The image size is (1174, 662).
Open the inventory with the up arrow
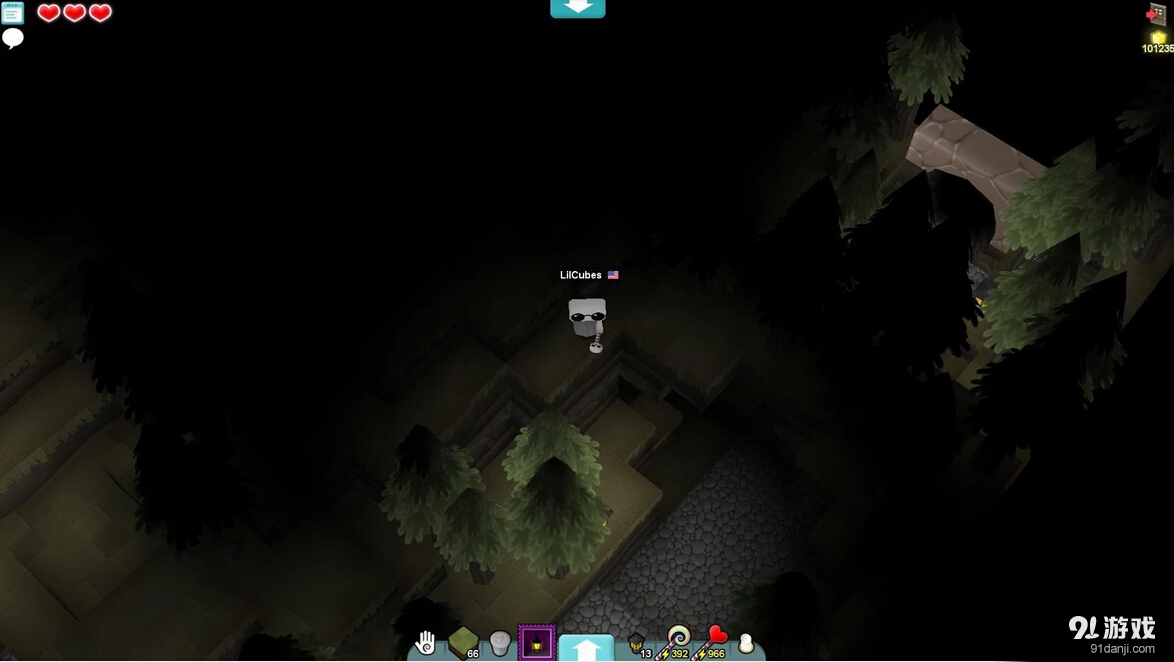click(586, 648)
